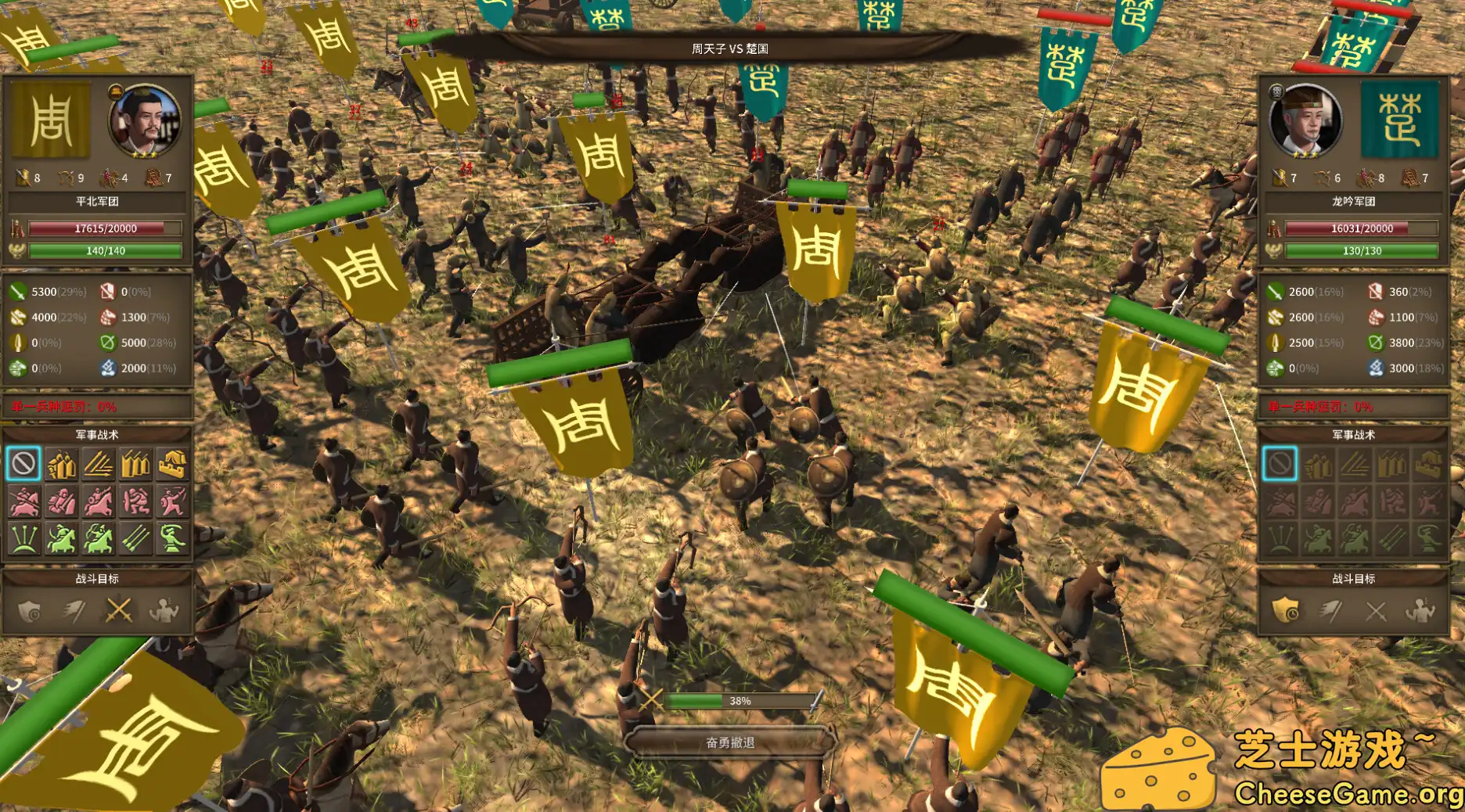
Task: Expand the 军事战术 tactics panel header
Action: [x=97, y=435]
